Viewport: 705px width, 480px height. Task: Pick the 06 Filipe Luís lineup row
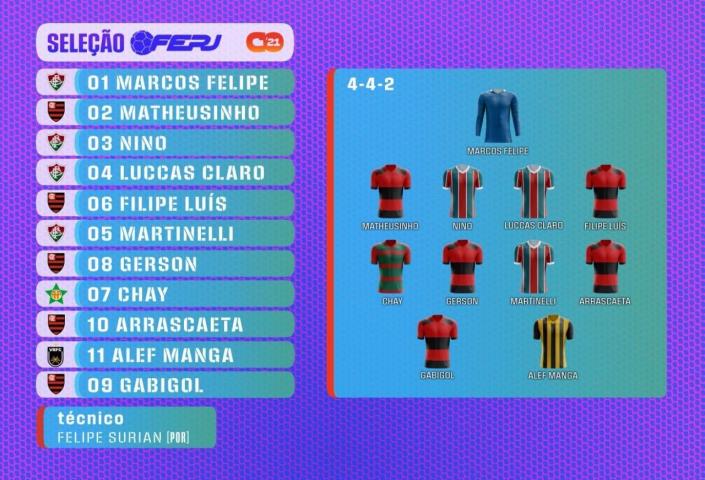170,203
